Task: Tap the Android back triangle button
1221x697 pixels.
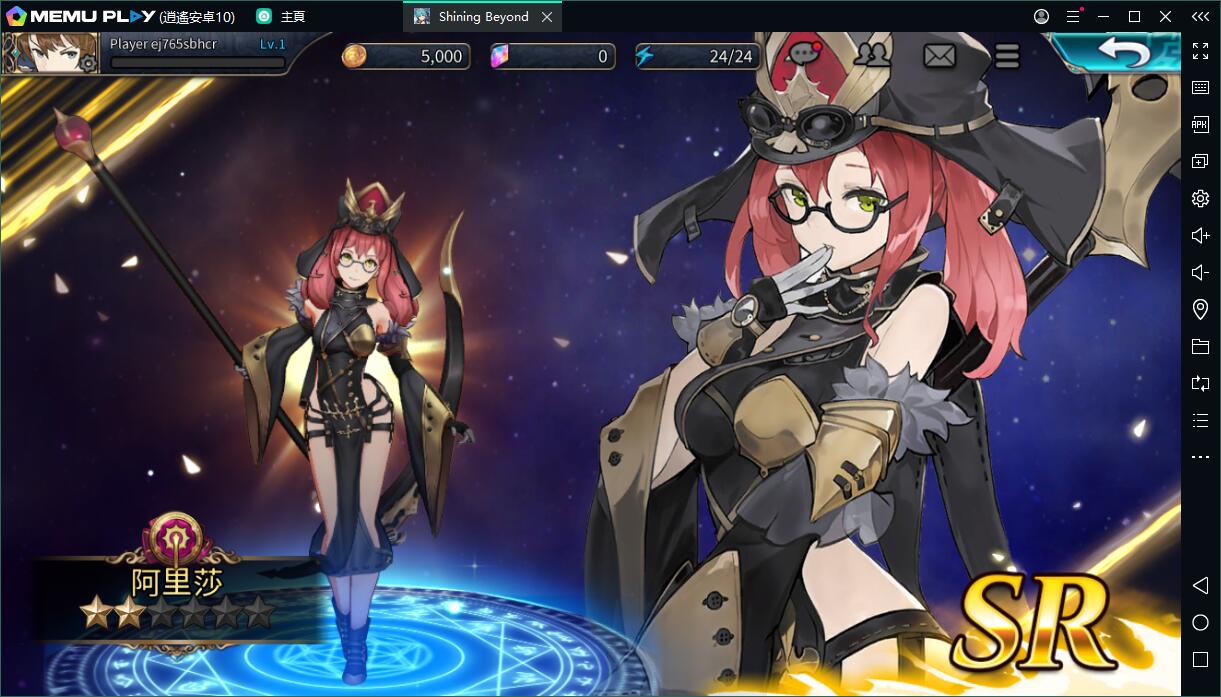Action: click(x=1201, y=586)
